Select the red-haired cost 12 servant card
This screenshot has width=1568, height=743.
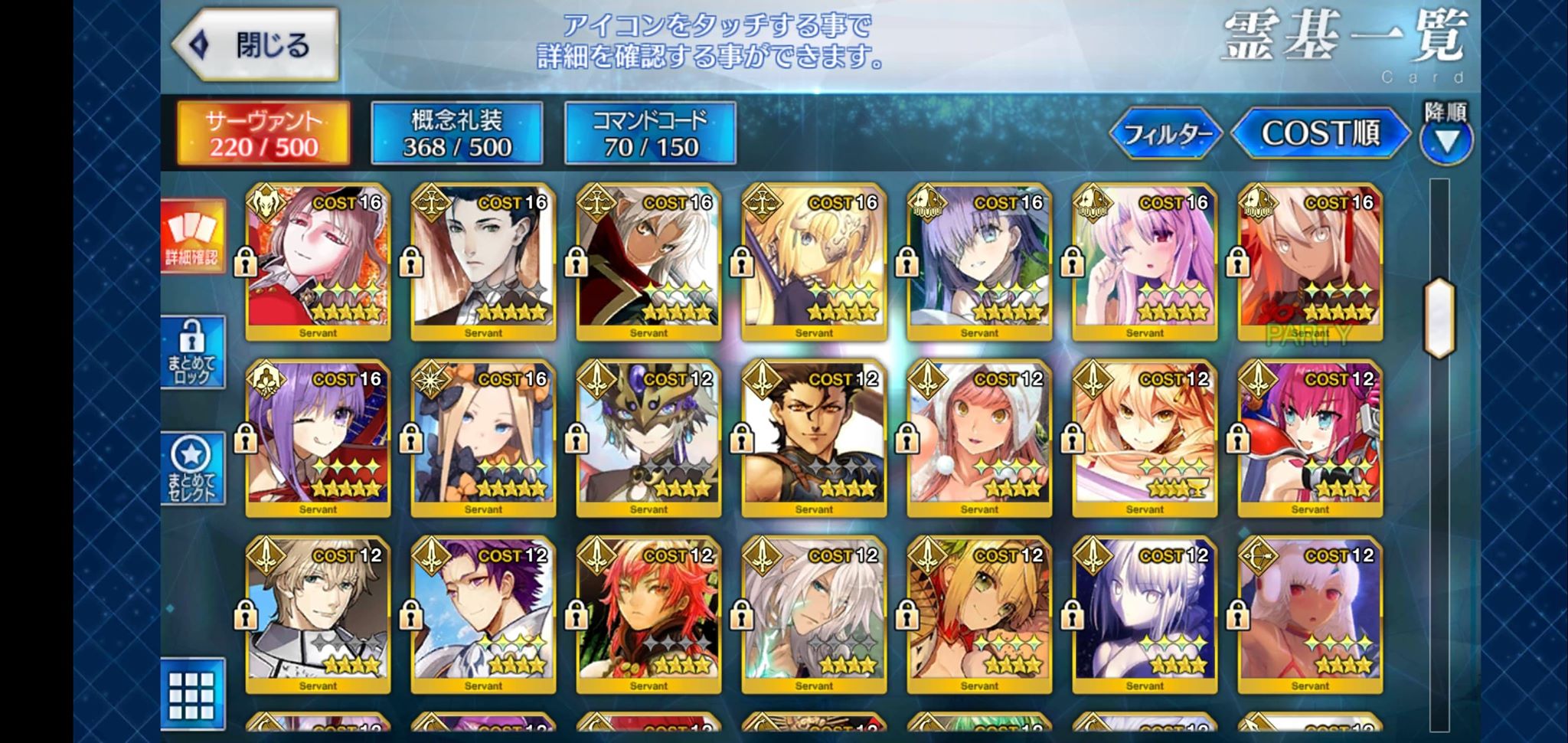coord(648,614)
